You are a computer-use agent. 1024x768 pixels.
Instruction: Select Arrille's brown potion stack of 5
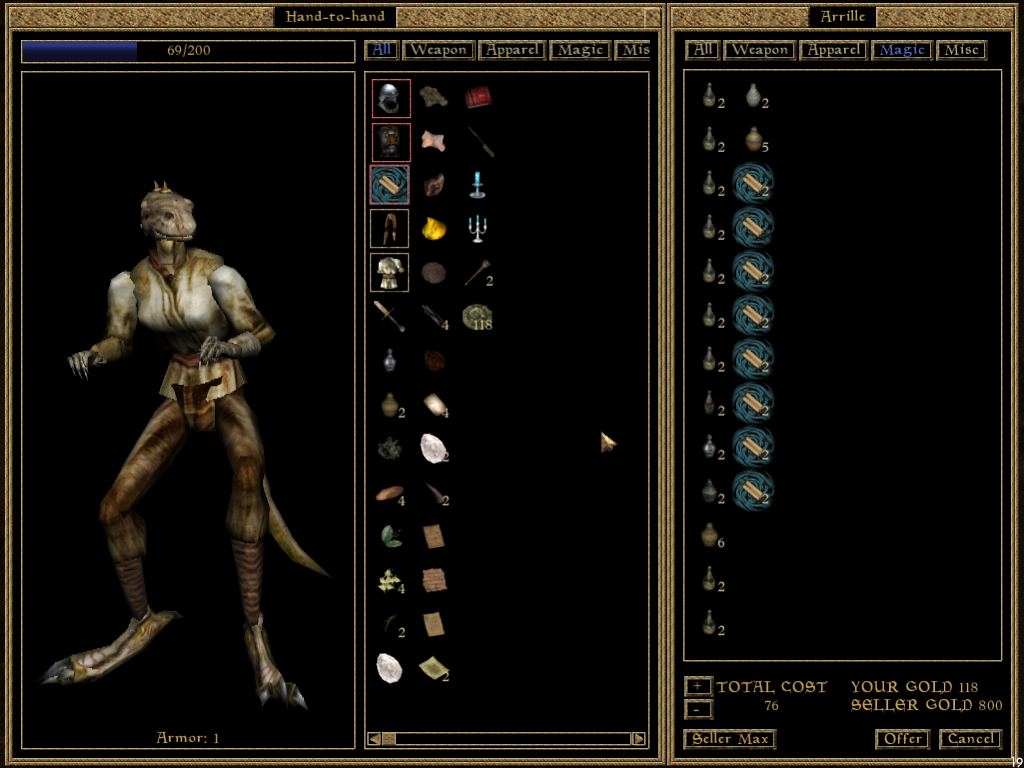pyautogui.click(x=755, y=140)
